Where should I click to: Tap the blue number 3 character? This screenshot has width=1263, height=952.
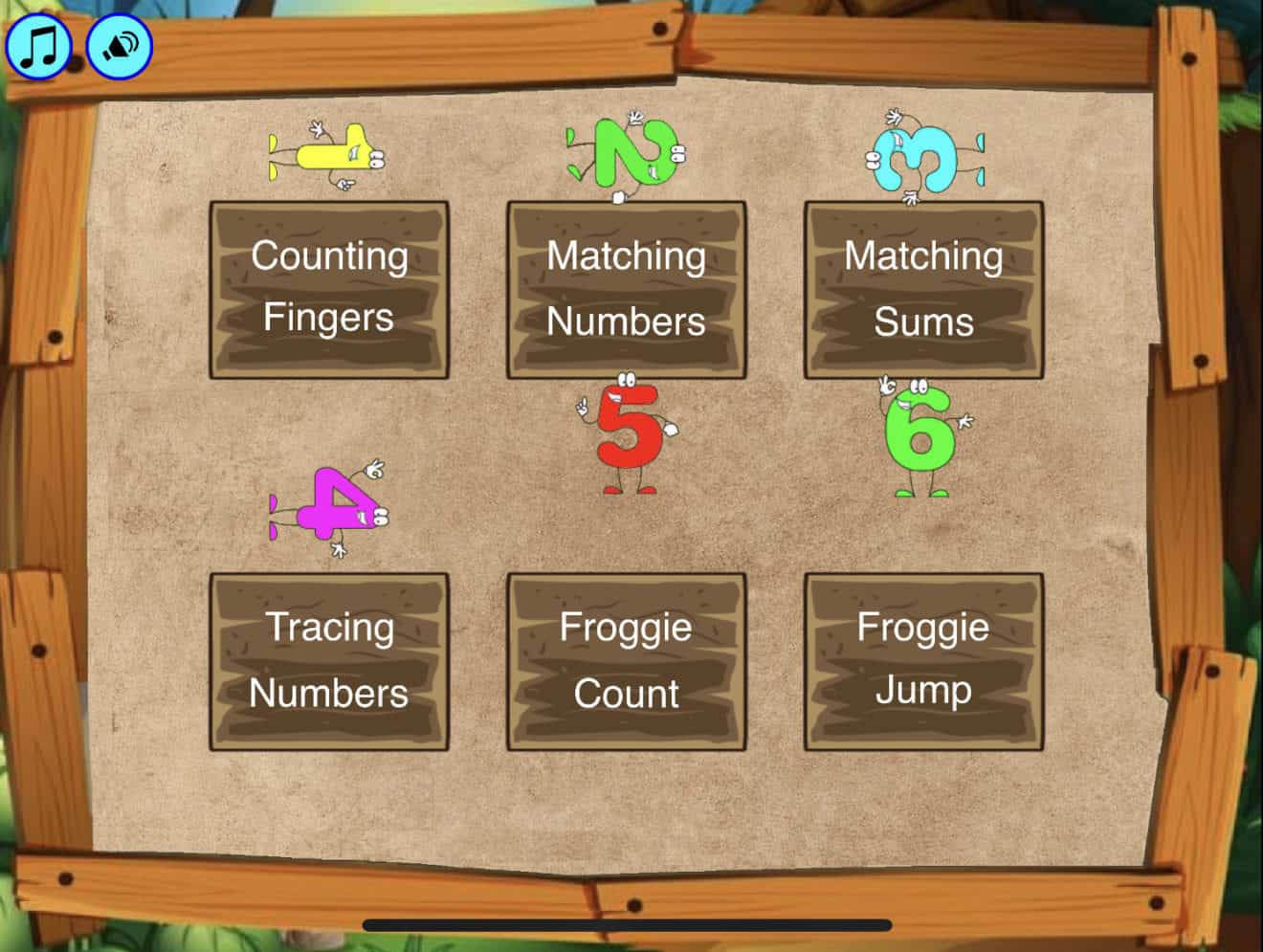tap(917, 156)
